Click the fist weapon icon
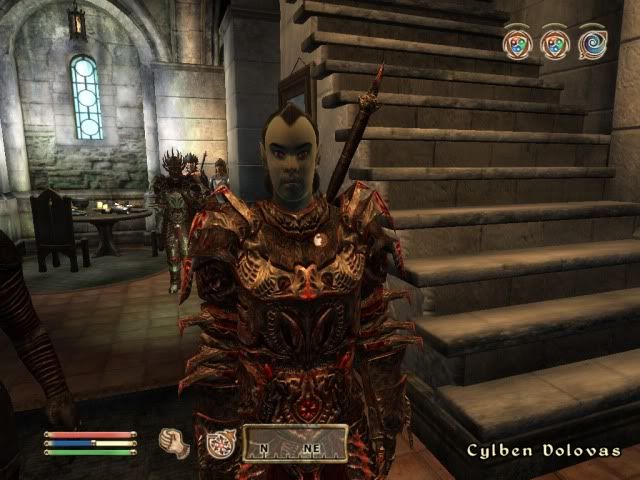The height and width of the screenshot is (480, 640). [x=175, y=443]
